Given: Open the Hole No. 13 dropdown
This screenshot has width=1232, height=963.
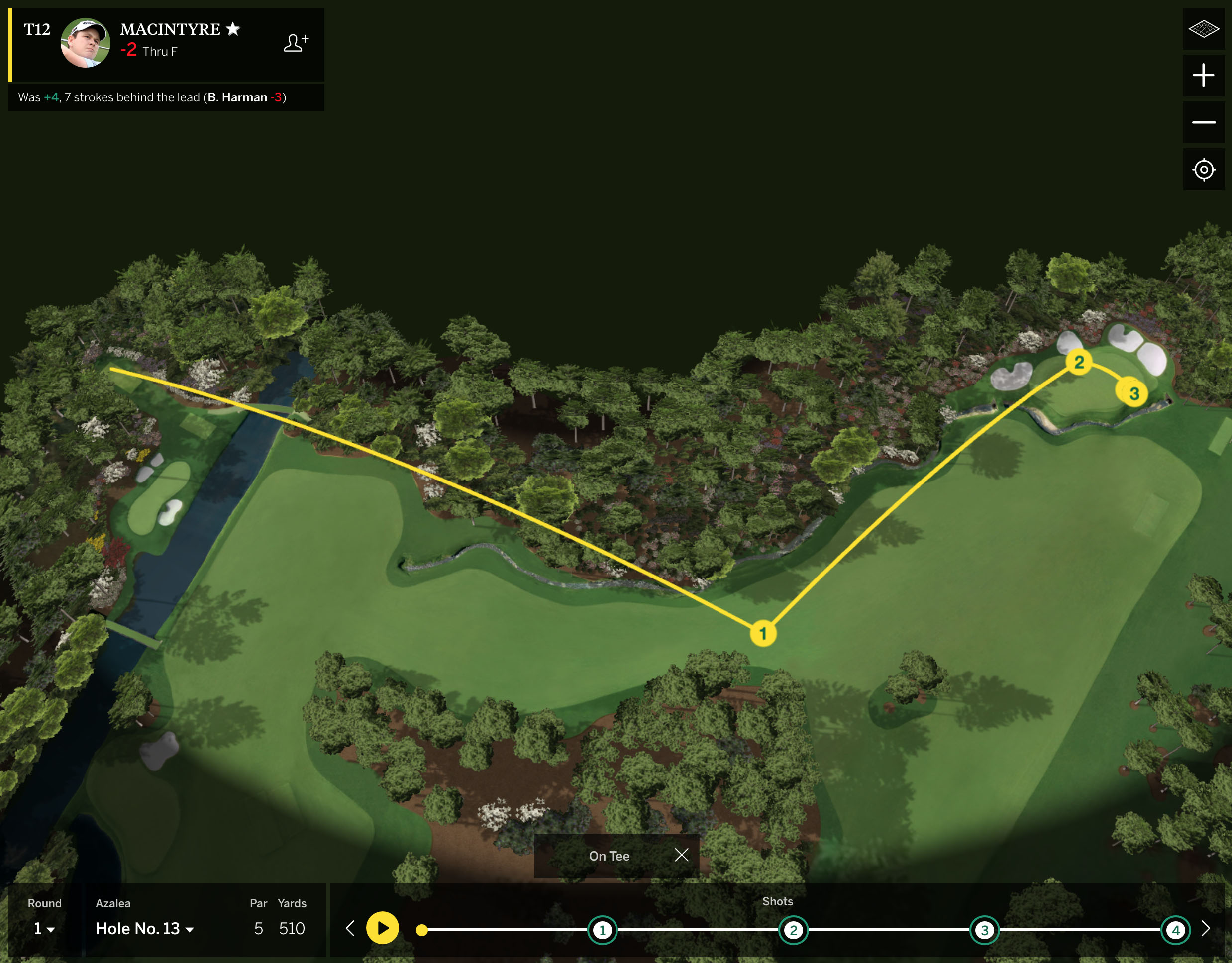Looking at the screenshot, I should [x=144, y=929].
